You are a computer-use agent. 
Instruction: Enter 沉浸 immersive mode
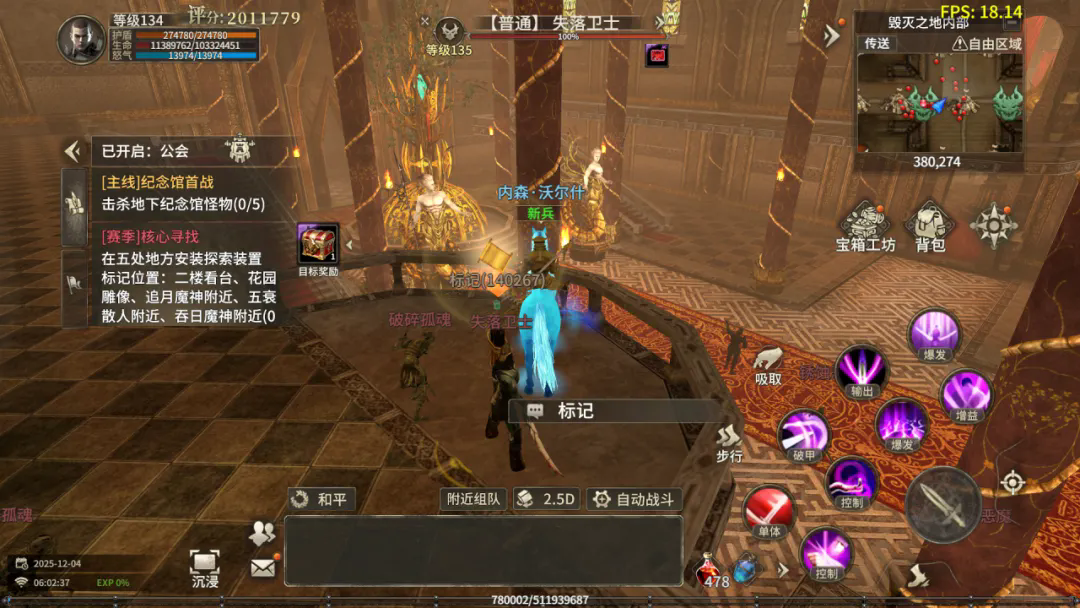tap(205, 567)
